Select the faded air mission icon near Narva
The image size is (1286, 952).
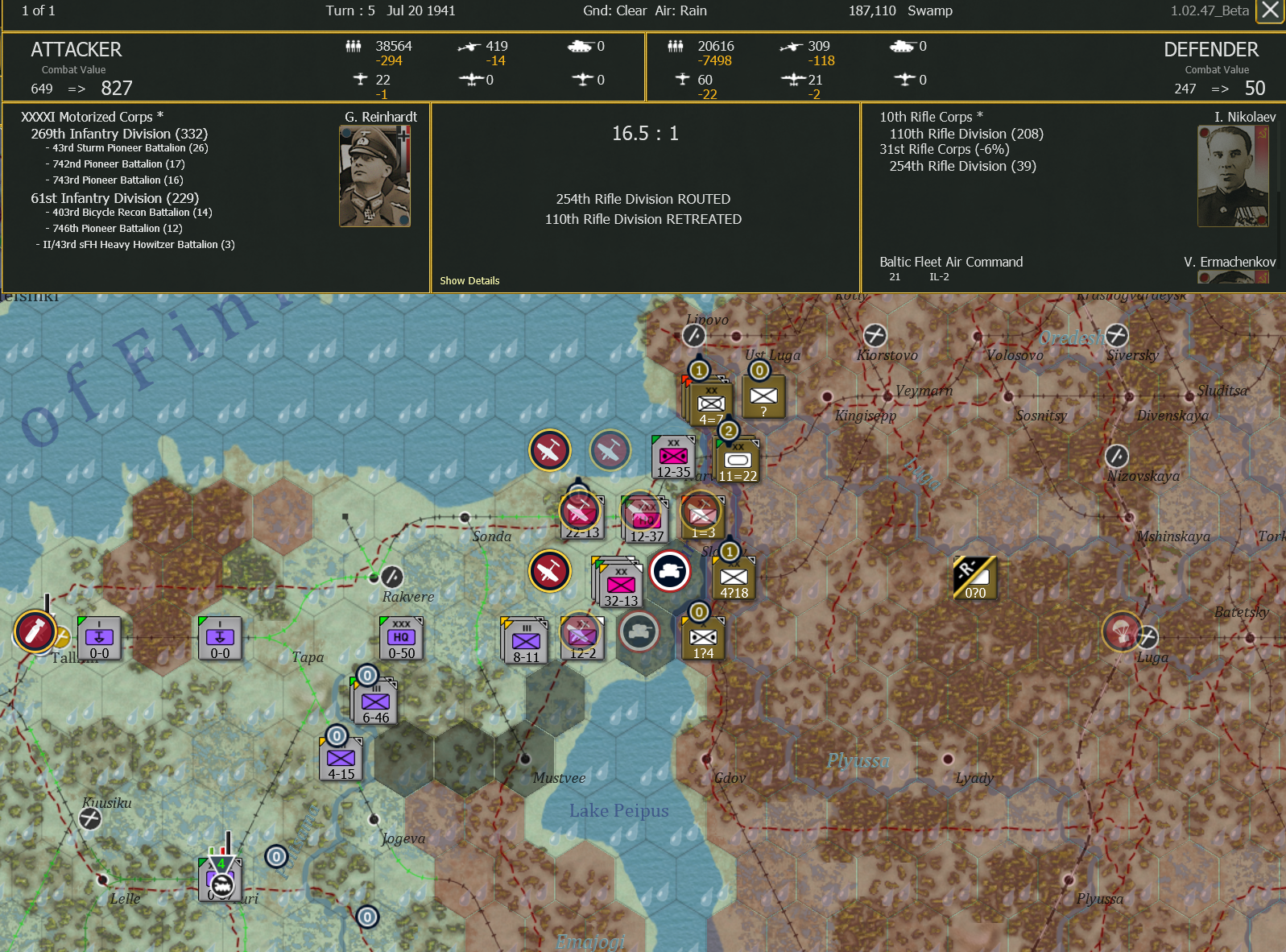click(610, 451)
